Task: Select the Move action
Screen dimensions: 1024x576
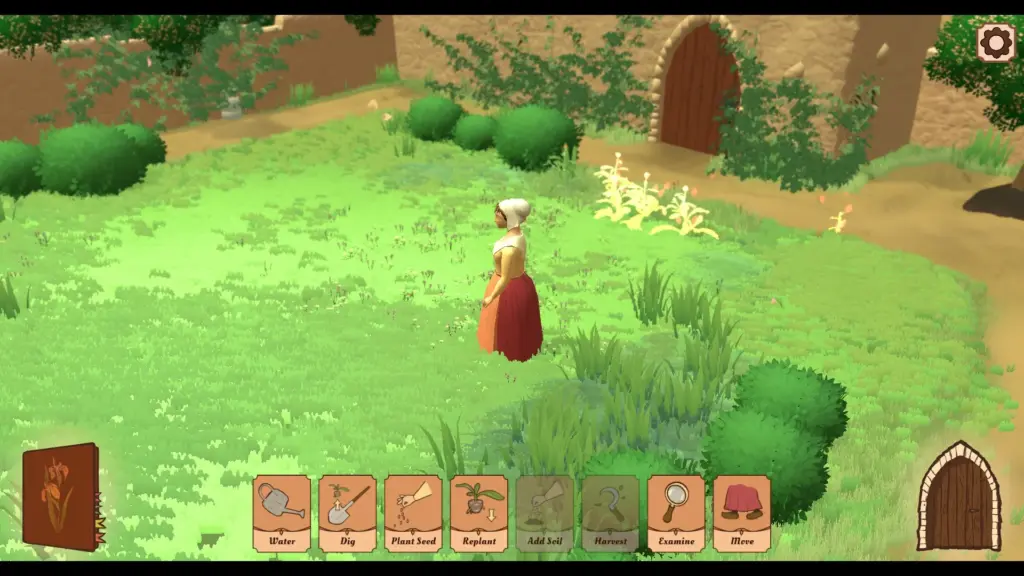Action: (741, 512)
